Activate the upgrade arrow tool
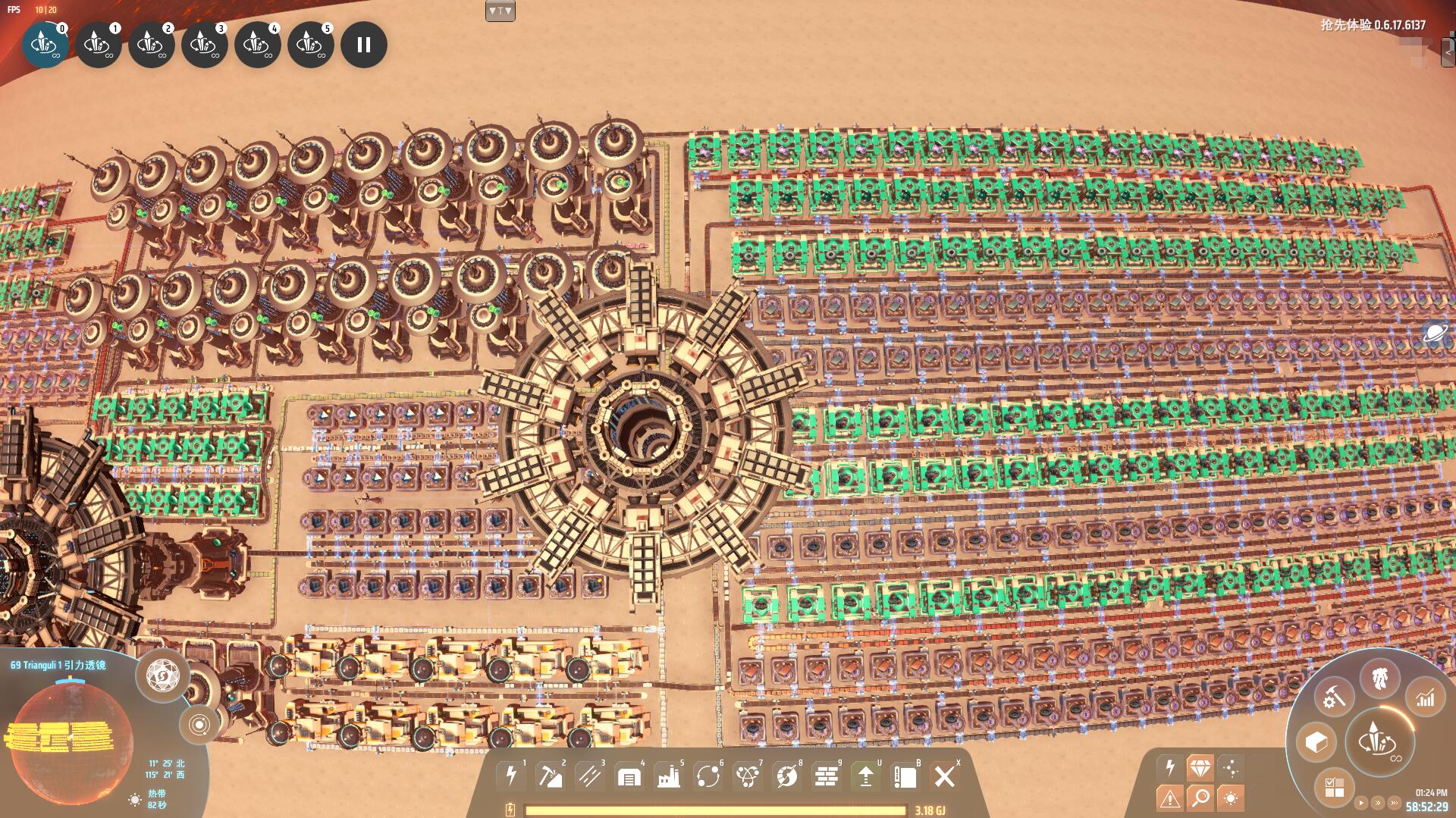 (x=865, y=776)
